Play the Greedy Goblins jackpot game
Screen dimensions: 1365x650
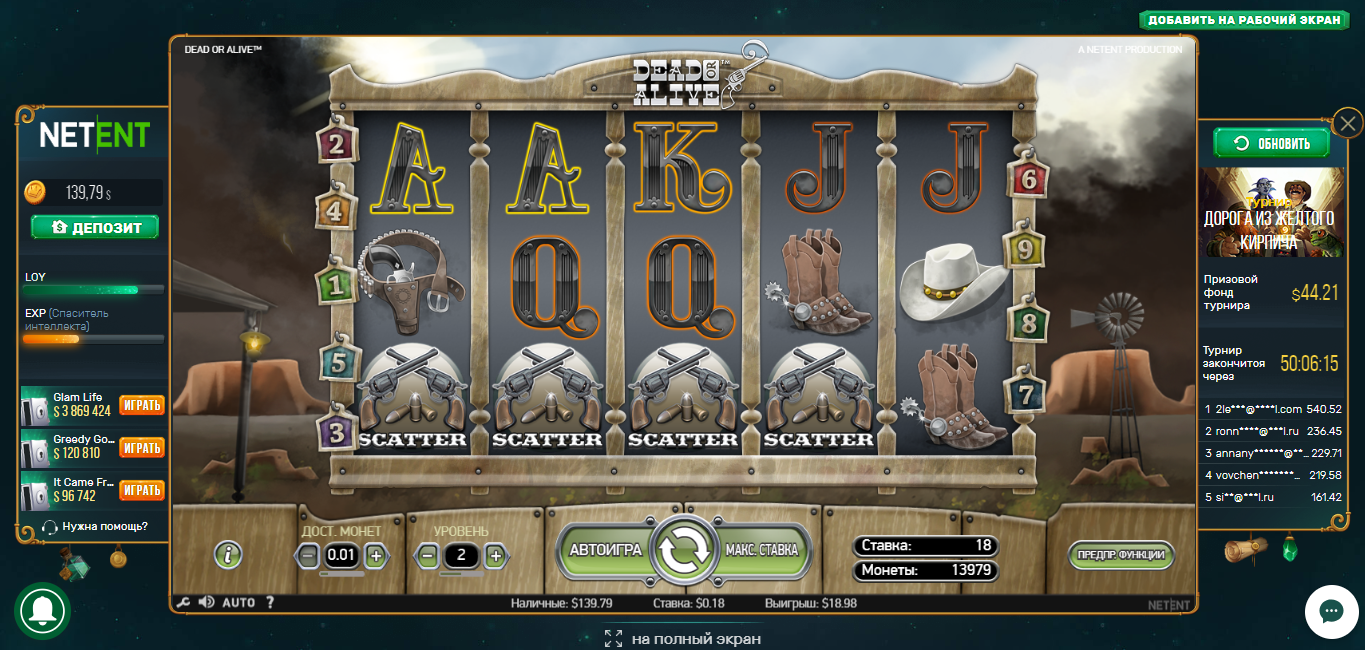coord(141,447)
